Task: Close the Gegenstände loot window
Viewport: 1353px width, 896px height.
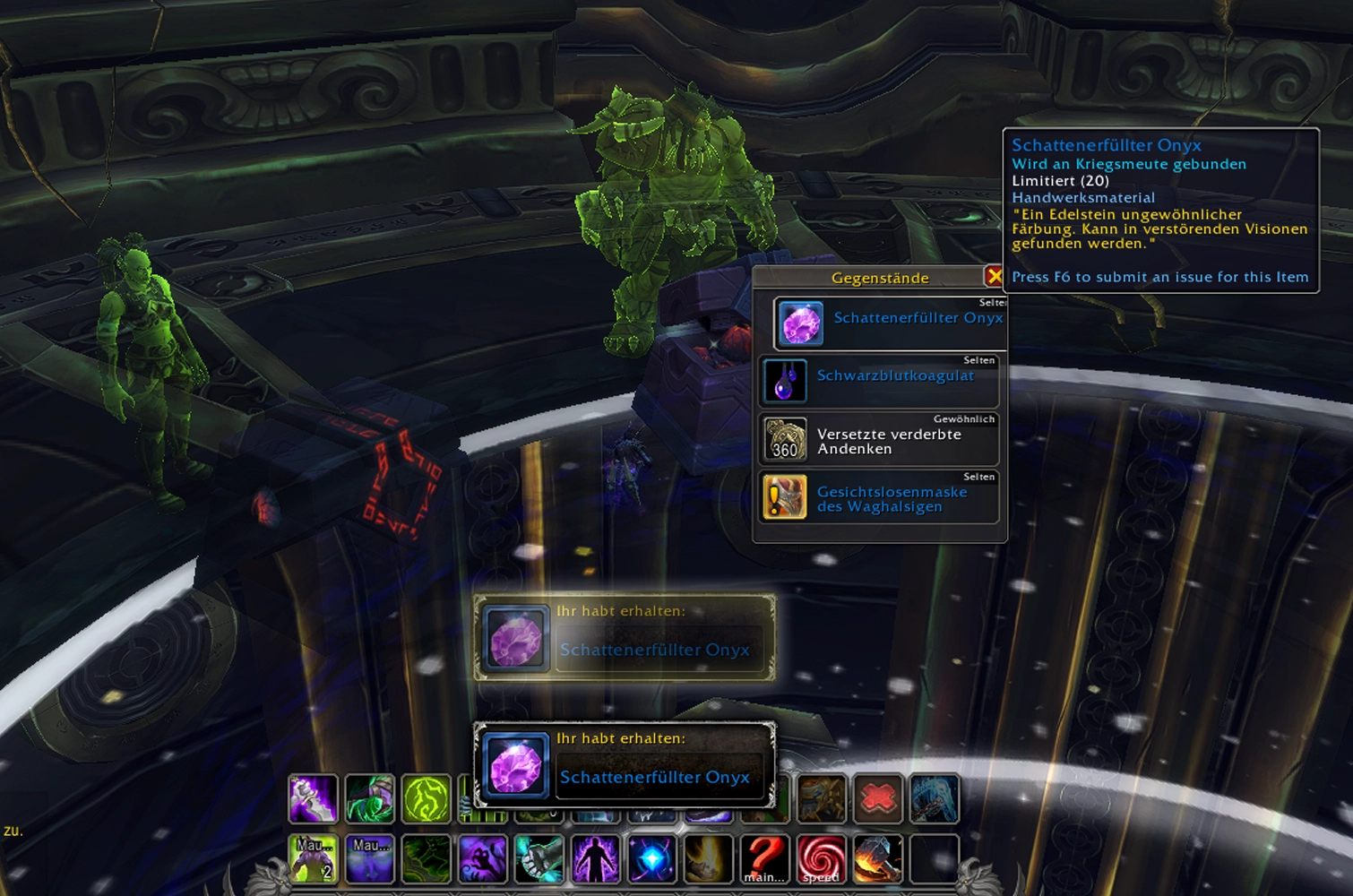Action: (993, 276)
